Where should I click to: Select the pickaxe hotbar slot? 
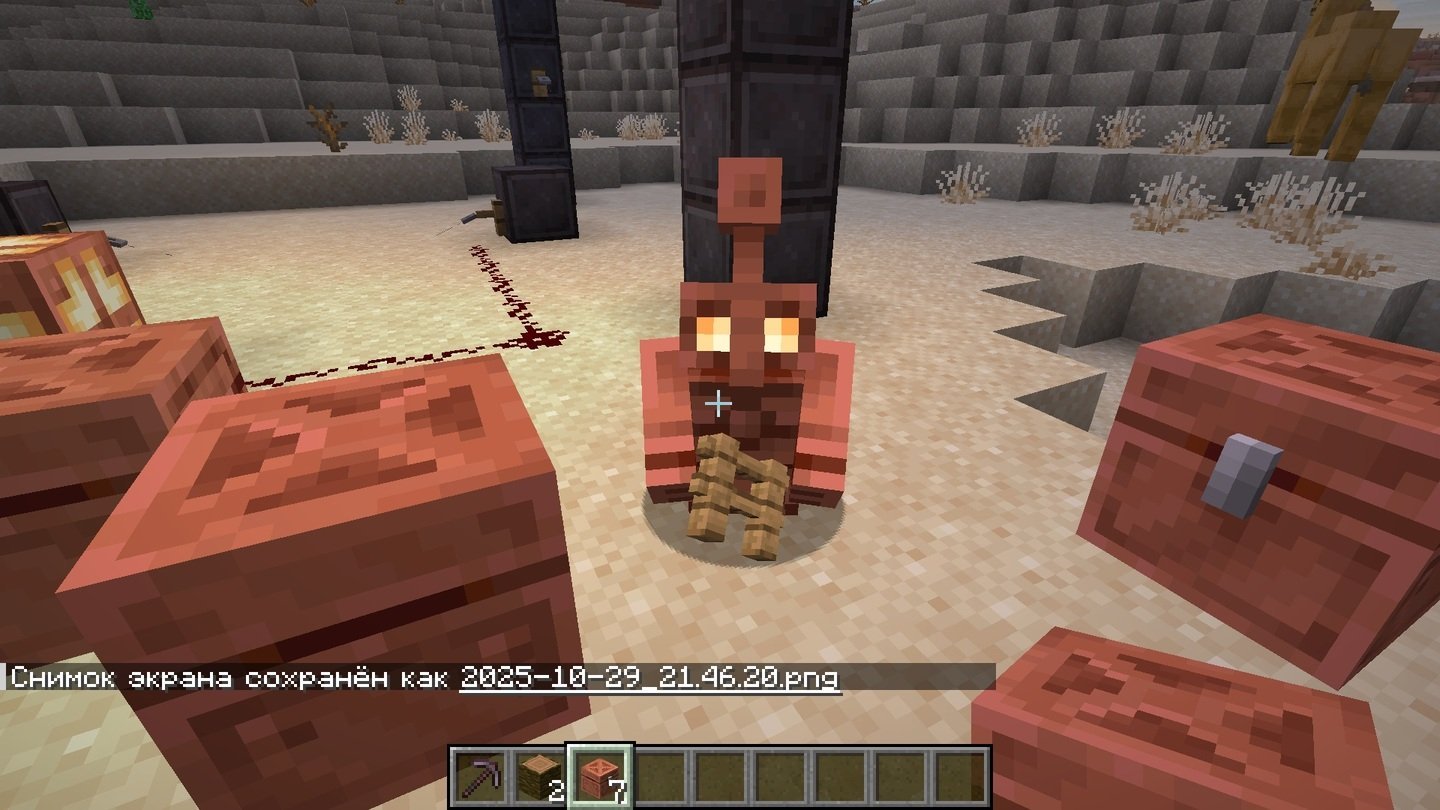click(x=480, y=777)
